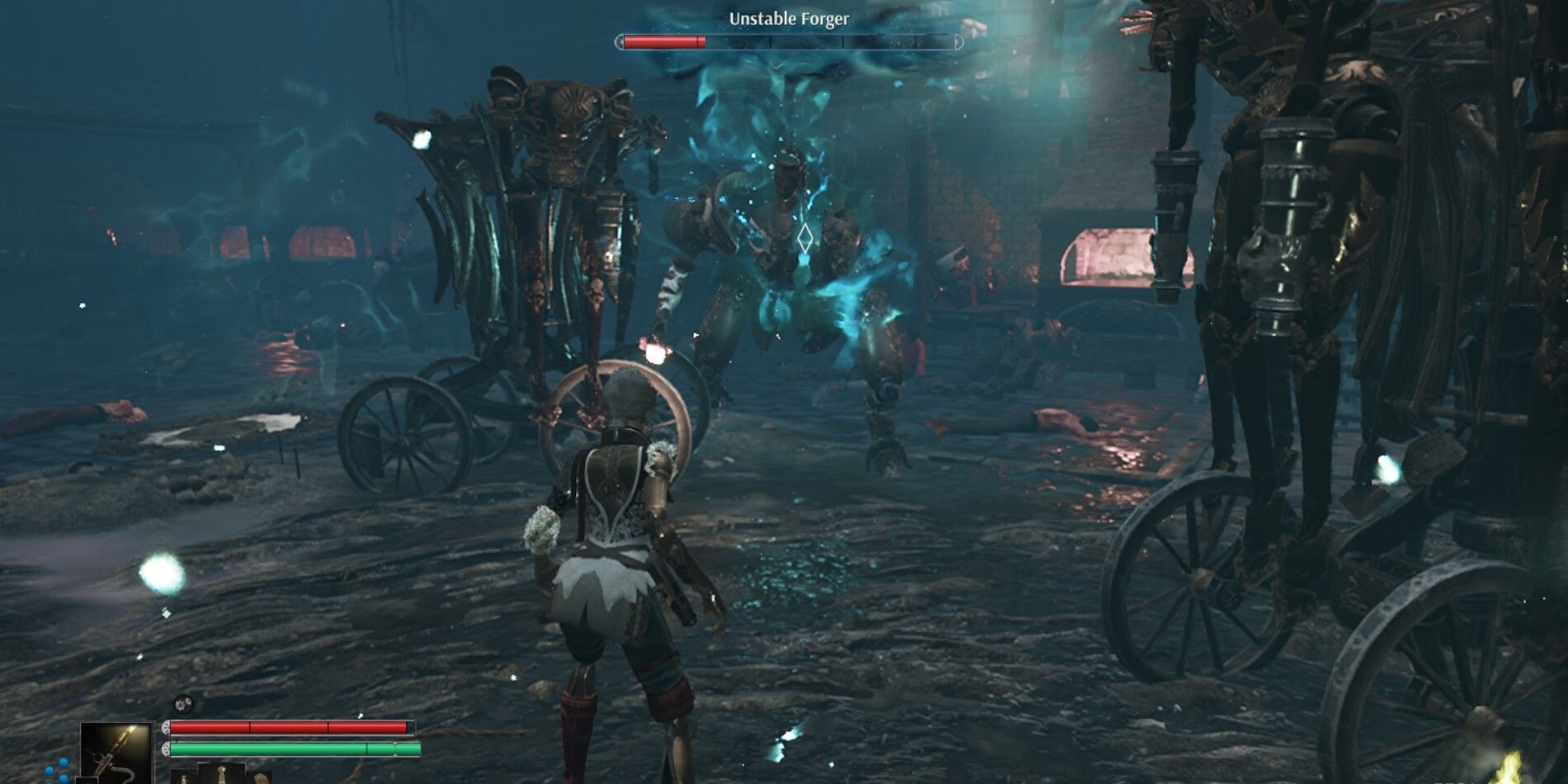The image size is (1568, 784).
Task: Select the topmost blue module orb
Action: [x=62, y=761]
